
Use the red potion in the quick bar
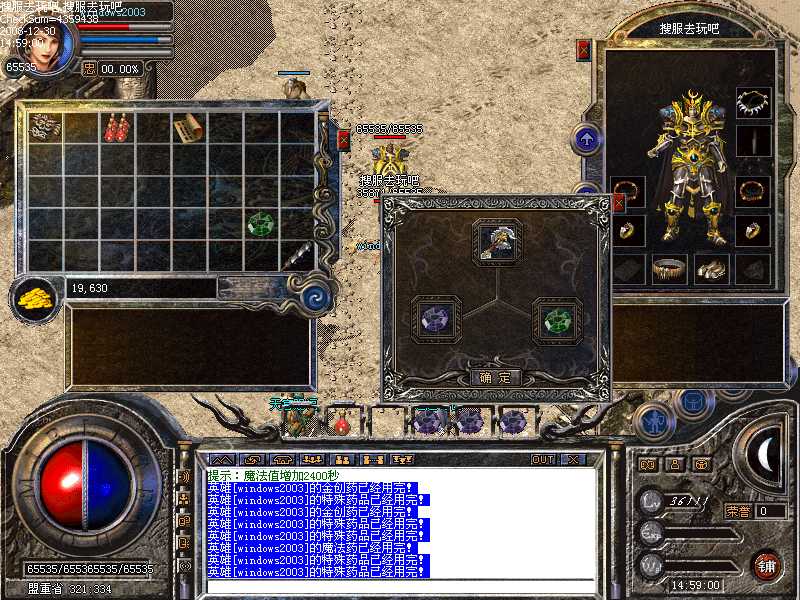point(342,422)
